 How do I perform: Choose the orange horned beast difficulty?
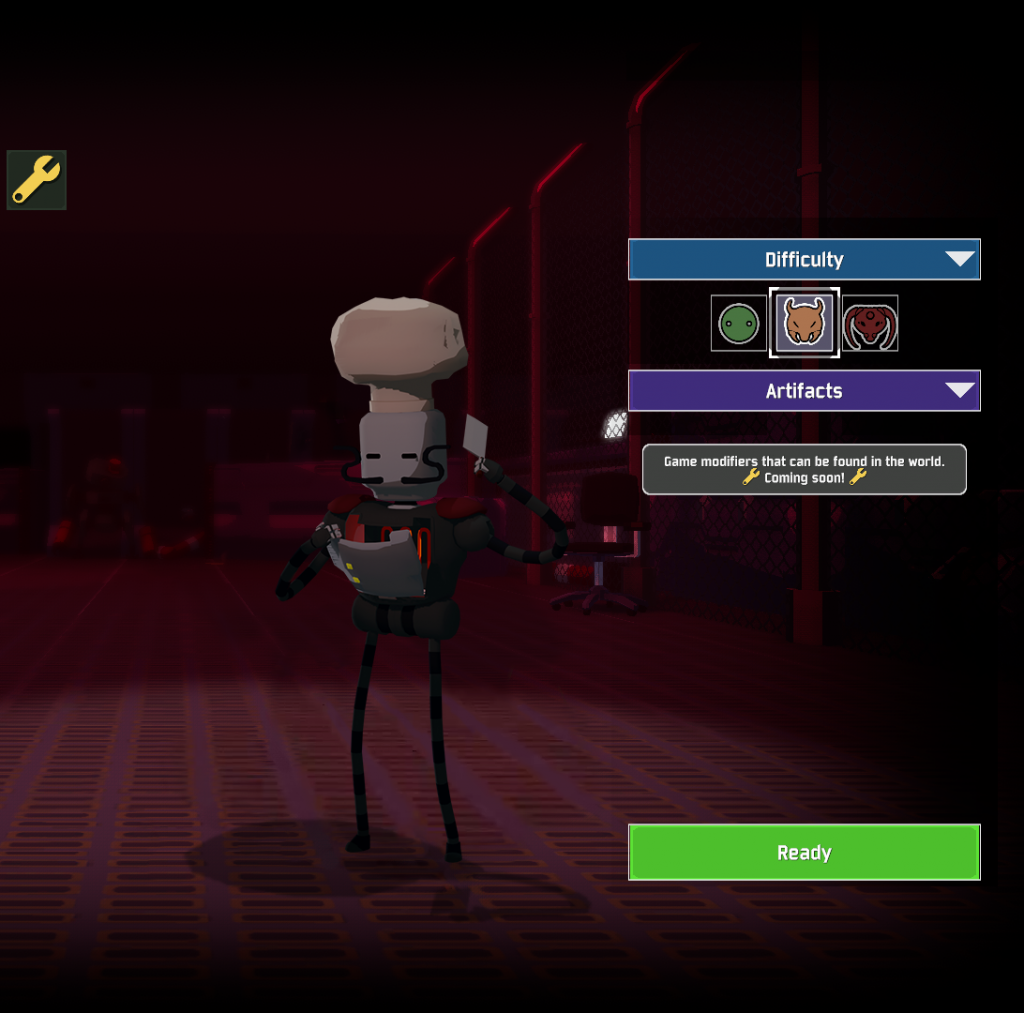tap(804, 323)
